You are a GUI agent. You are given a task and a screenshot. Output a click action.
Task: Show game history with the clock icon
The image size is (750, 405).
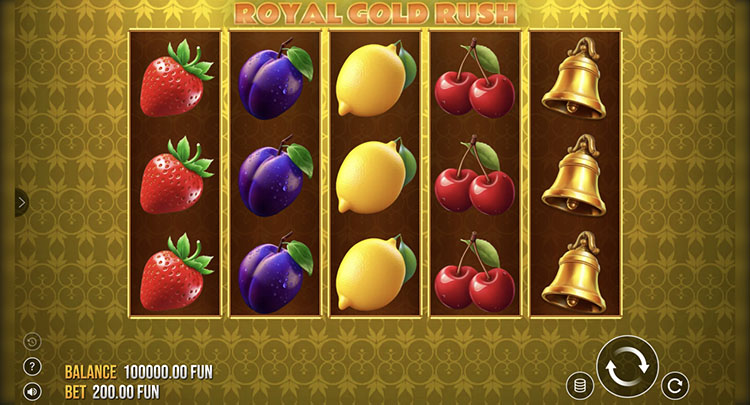click(x=32, y=342)
